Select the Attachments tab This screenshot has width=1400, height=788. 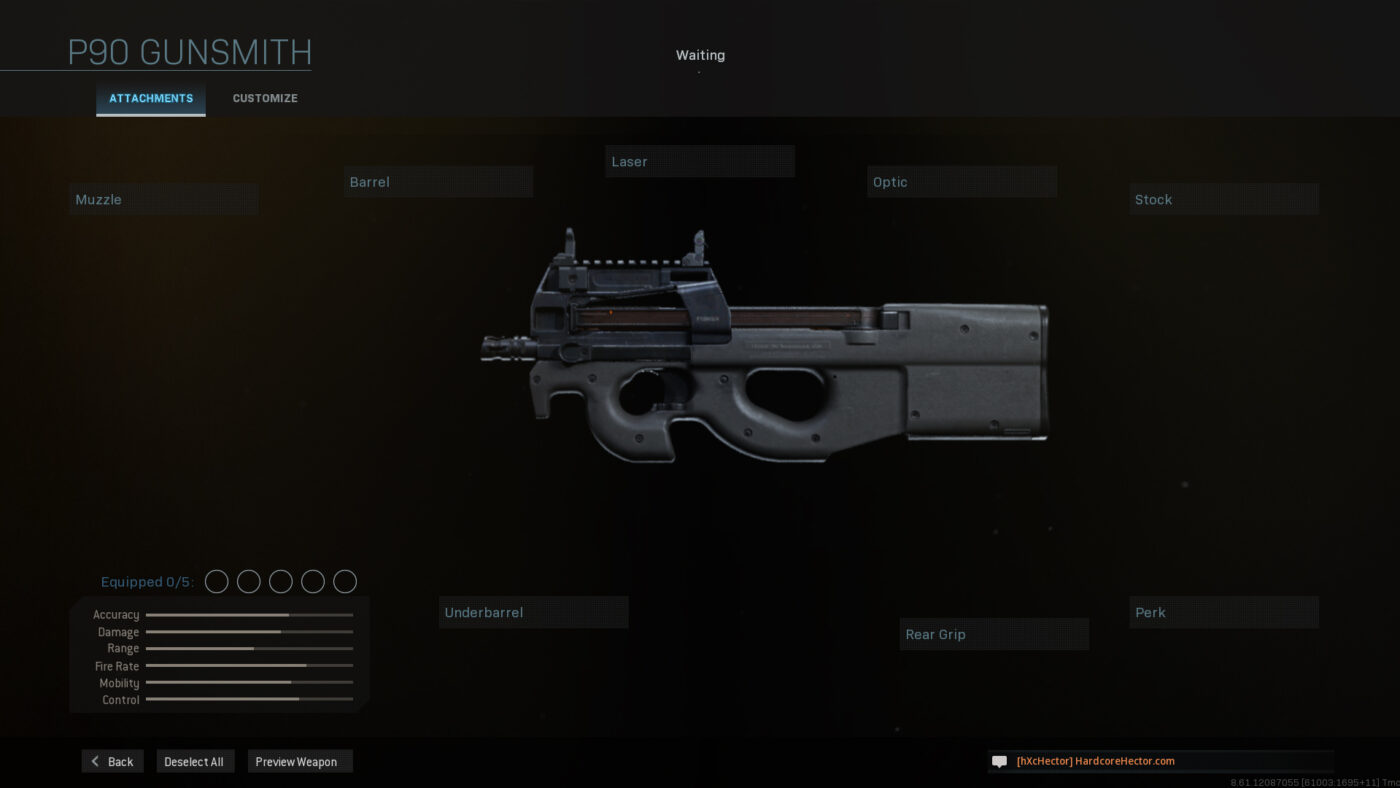(150, 98)
